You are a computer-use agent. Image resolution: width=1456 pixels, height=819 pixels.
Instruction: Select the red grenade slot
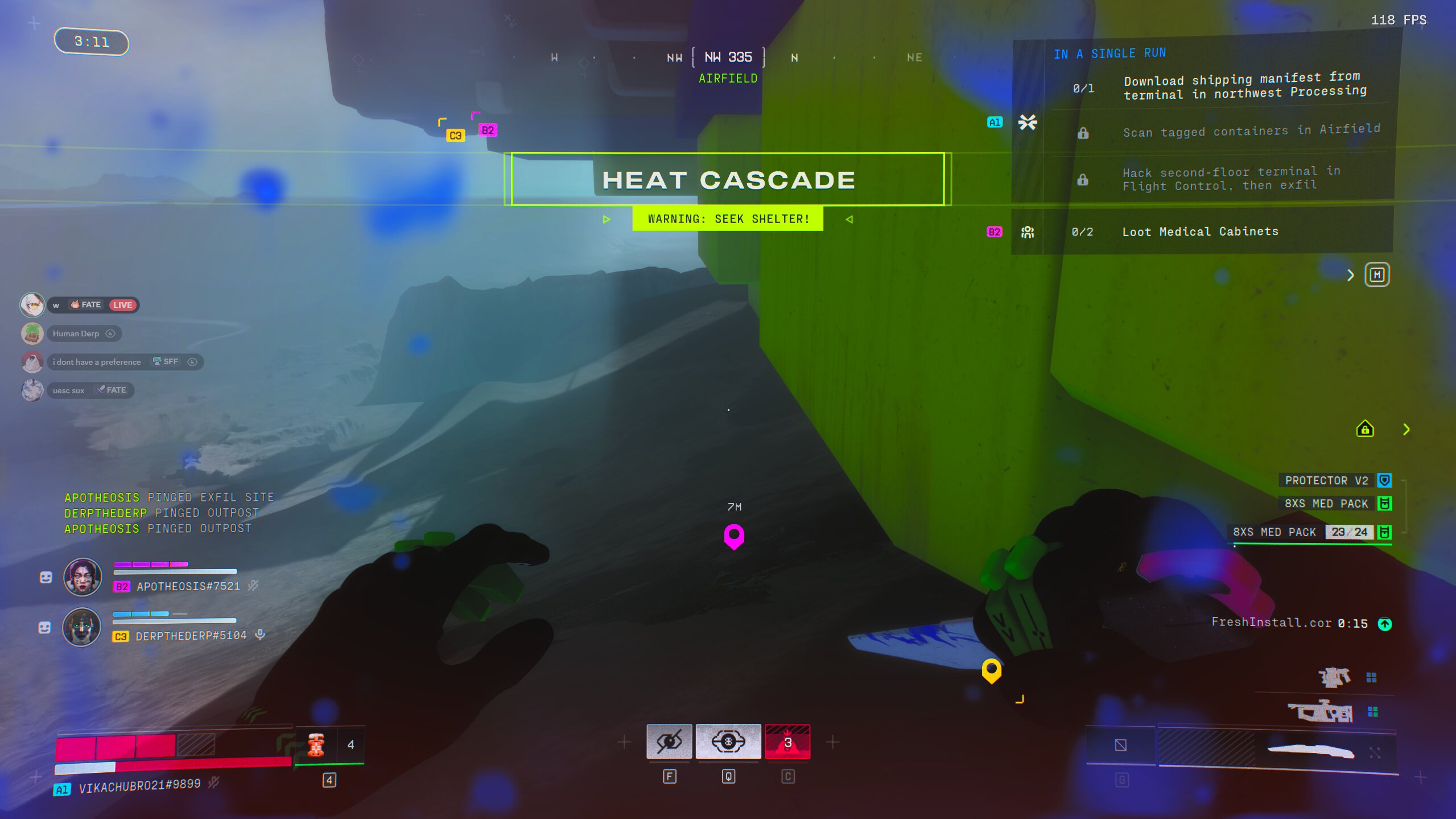[x=787, y=742]
